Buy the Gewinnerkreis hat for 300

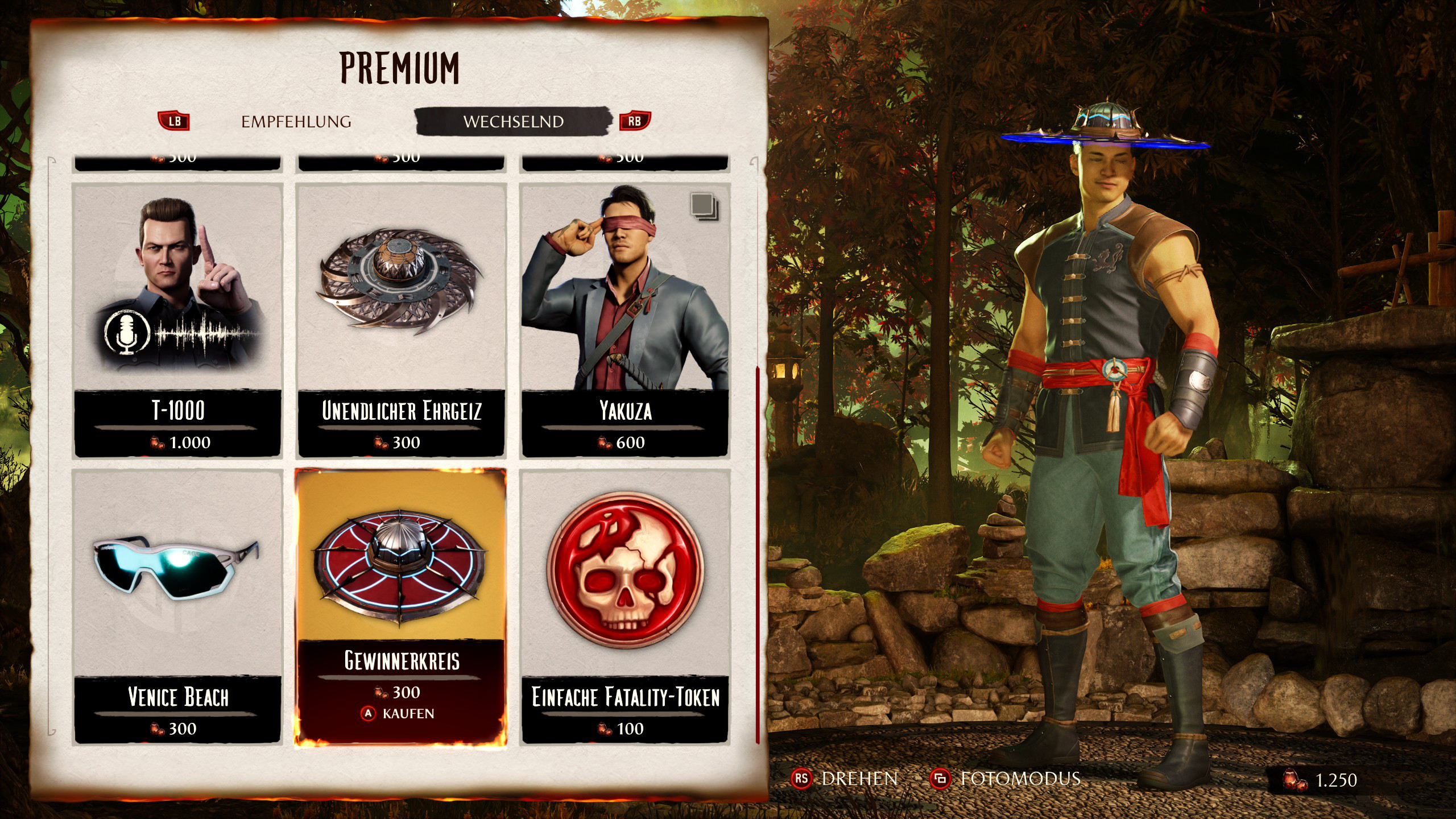point(401,606)
